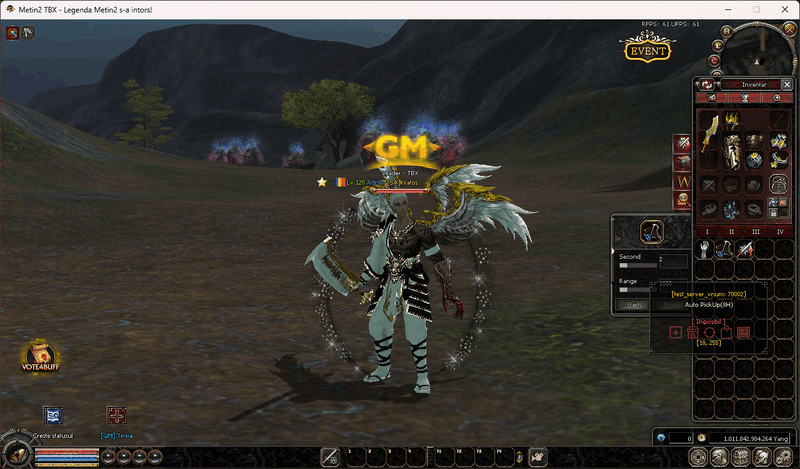
Task: Open the VOTE4BUFF icon
Action: [x=40, y=357]
